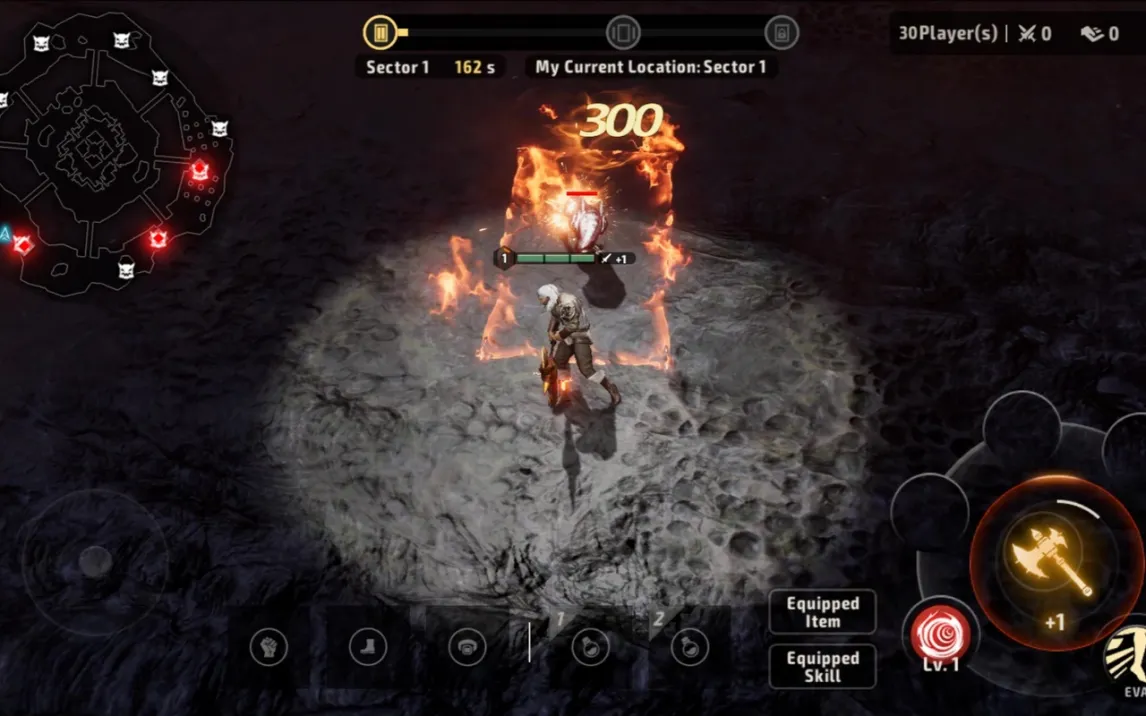The image size is (1146, 716).
Task: Use the potion in quick slot 2
Action: tap(689, 647)
